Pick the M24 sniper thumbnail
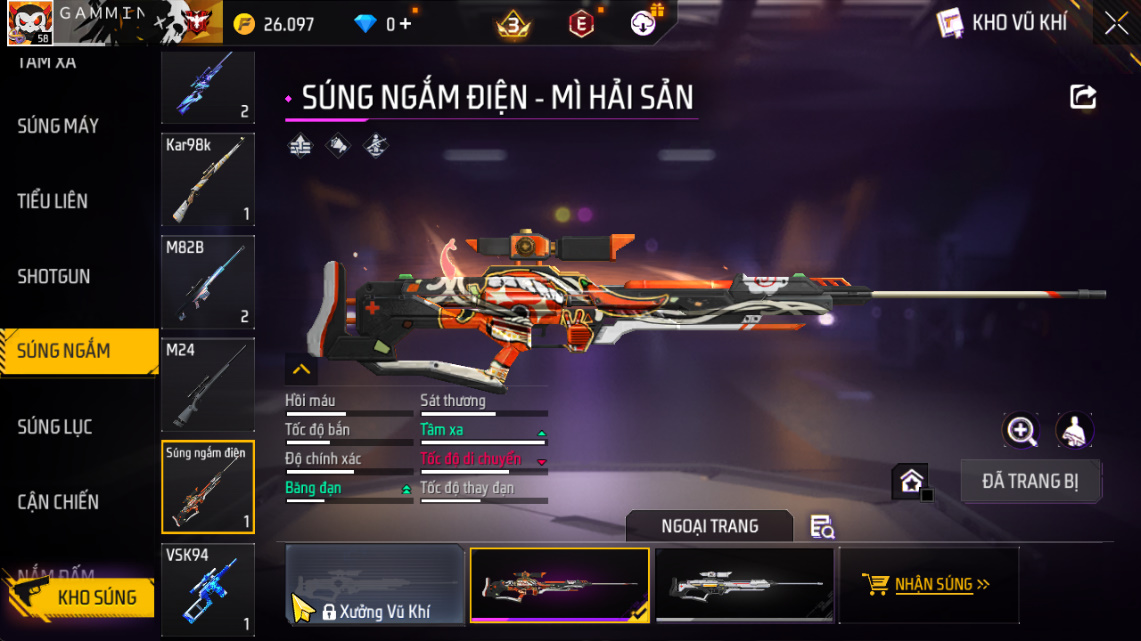The width and height of the screenshot is (1141, 641). point(208,385)
